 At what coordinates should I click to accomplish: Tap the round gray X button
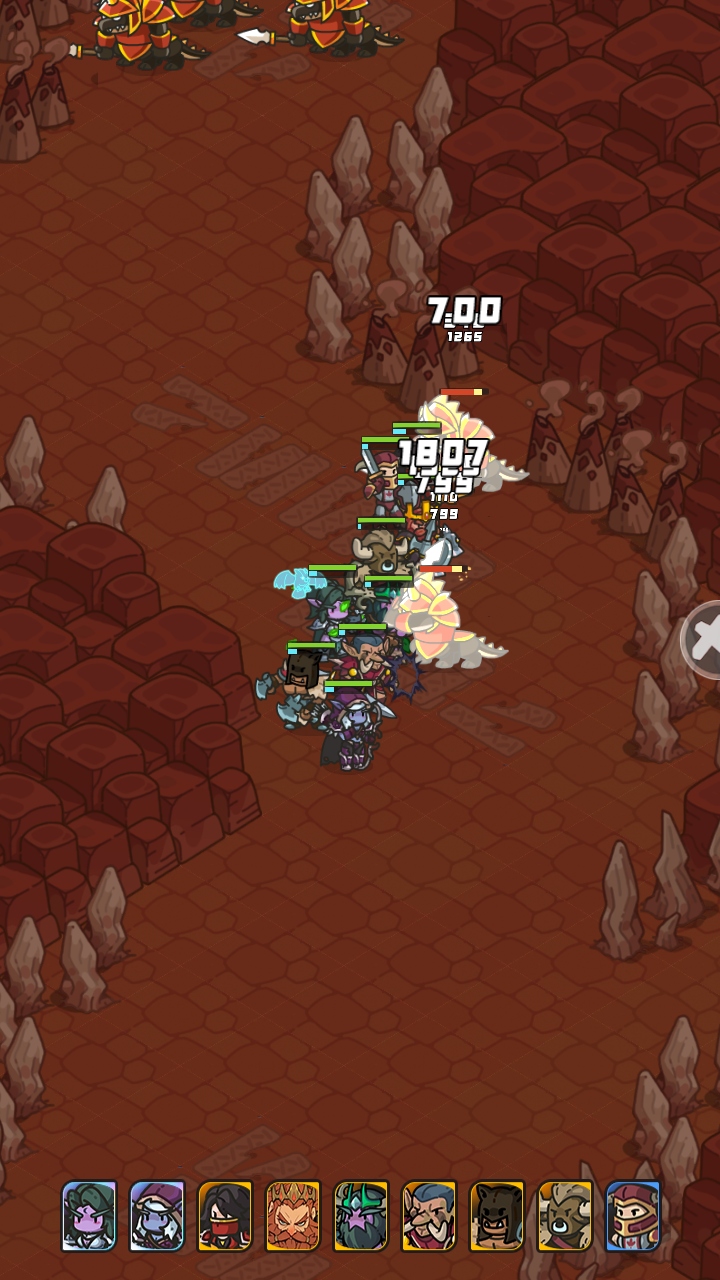click(x=704, y=640)
